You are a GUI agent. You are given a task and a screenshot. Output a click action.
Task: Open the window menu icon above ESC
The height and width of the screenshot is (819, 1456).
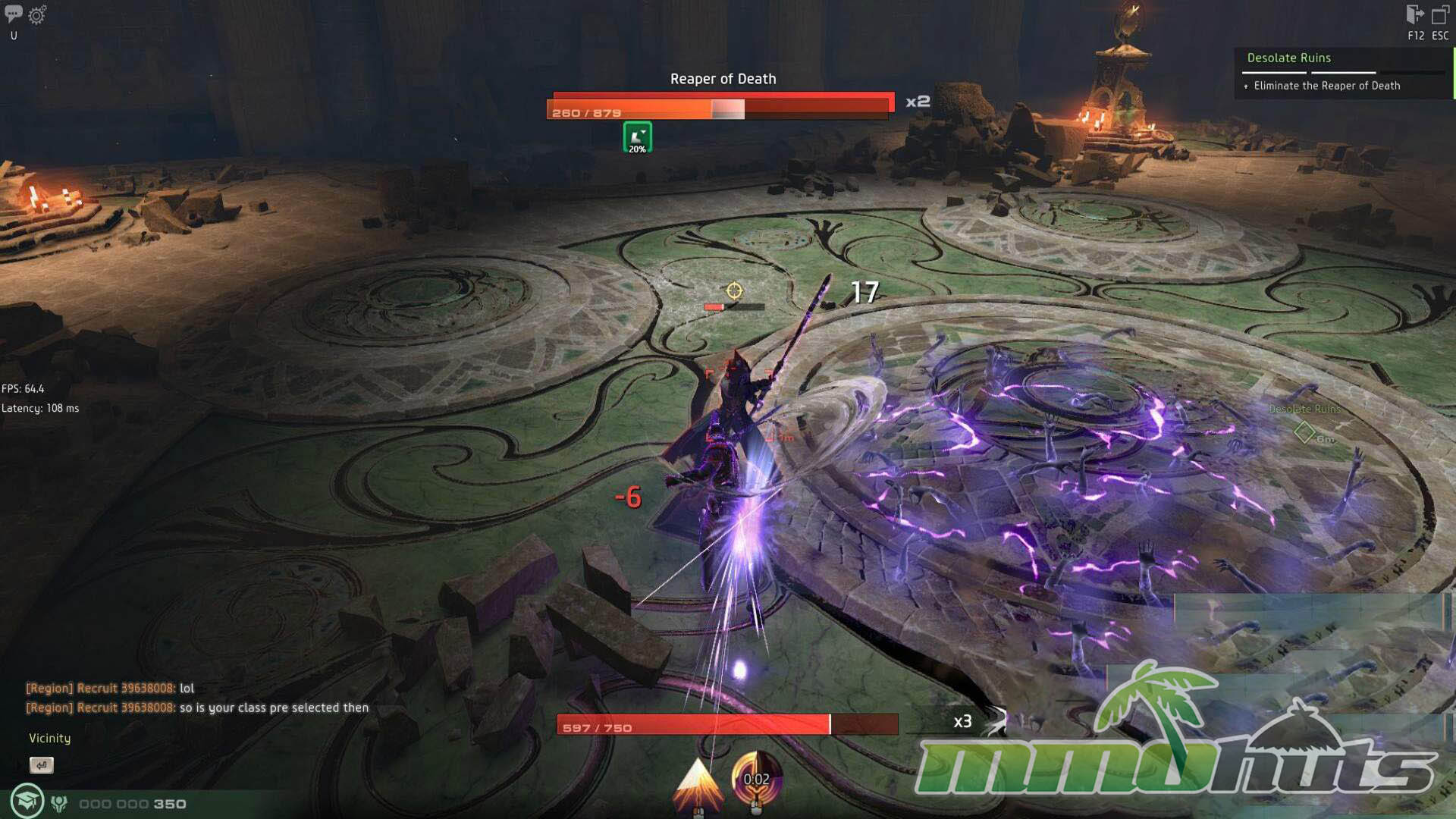pyautogui.click(x=1440, y=15)
